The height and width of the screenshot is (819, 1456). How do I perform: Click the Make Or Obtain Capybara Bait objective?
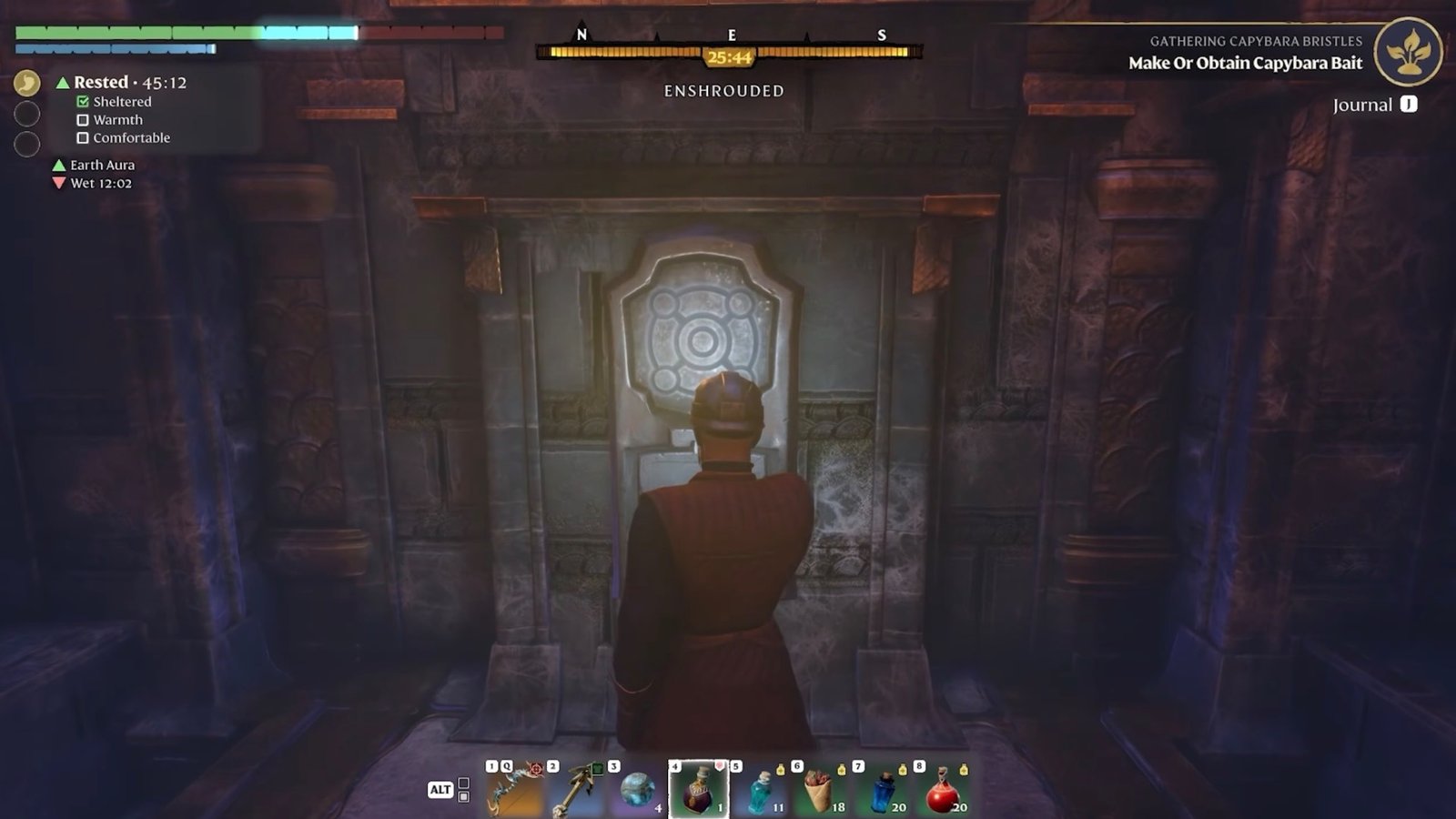[x=1243, y=64]
